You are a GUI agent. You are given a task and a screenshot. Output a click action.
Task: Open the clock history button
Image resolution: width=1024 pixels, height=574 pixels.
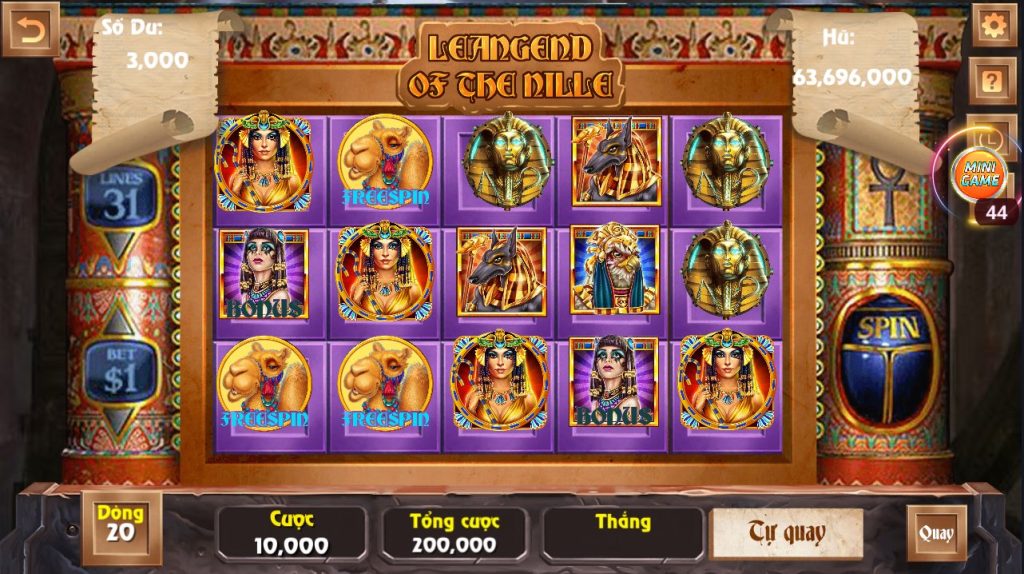click(993, 131)
